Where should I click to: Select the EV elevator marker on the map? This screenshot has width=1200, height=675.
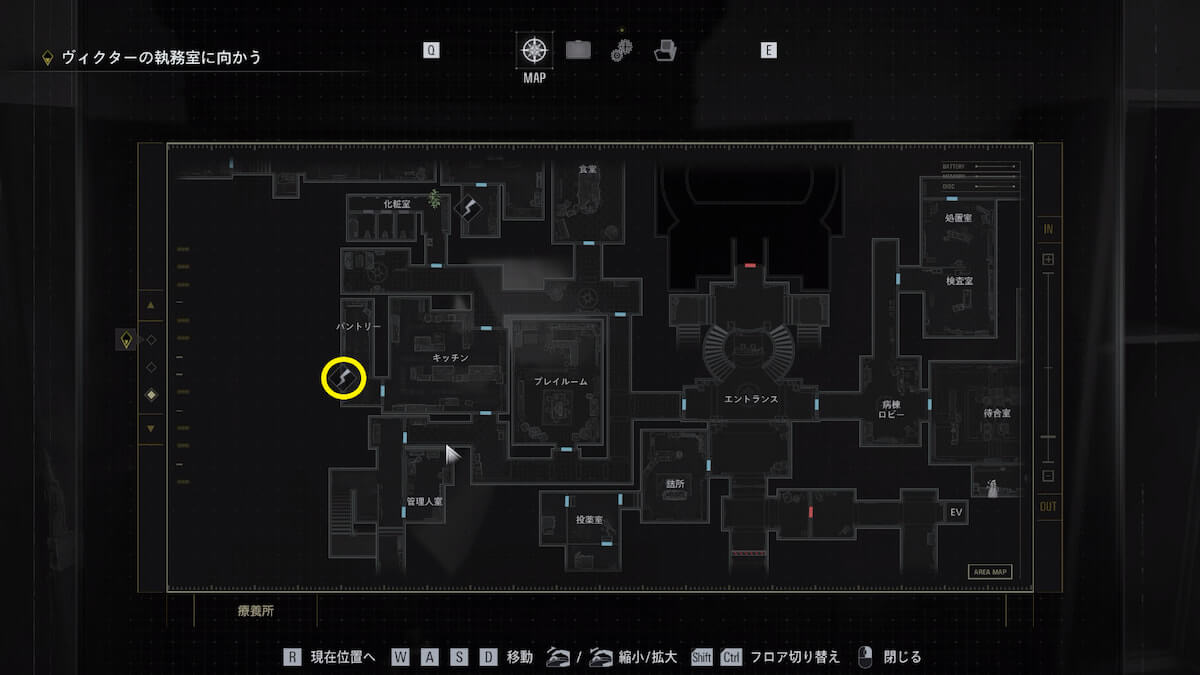point(956,512)
